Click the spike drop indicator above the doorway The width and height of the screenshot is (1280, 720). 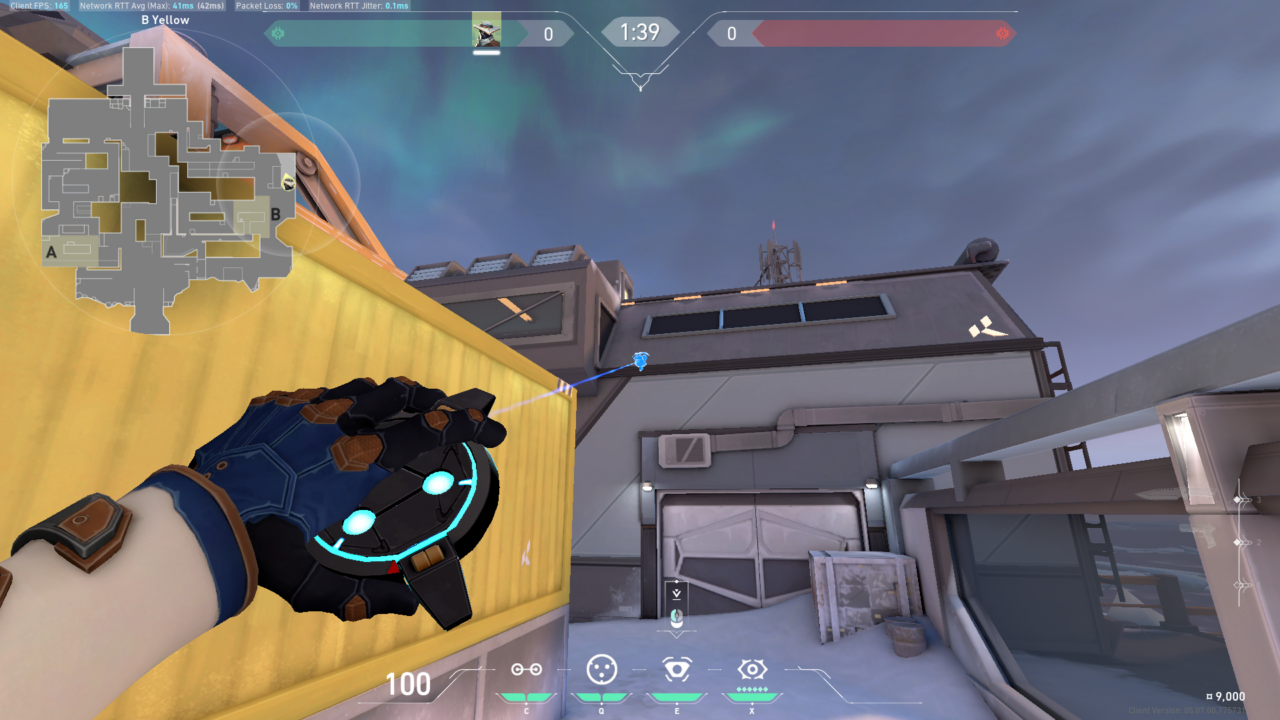[677, 593]
